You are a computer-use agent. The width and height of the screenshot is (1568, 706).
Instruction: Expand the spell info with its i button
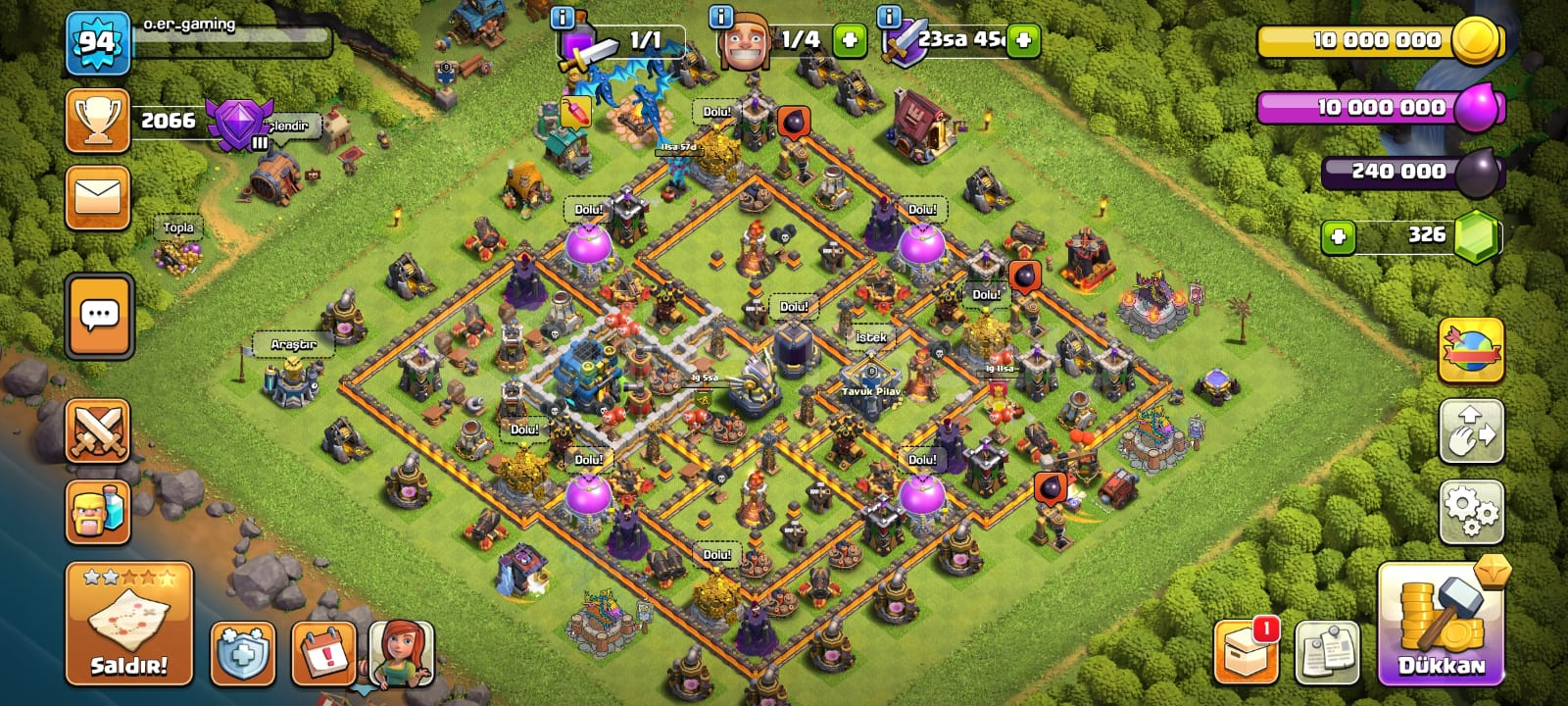(x=561, y=17)
